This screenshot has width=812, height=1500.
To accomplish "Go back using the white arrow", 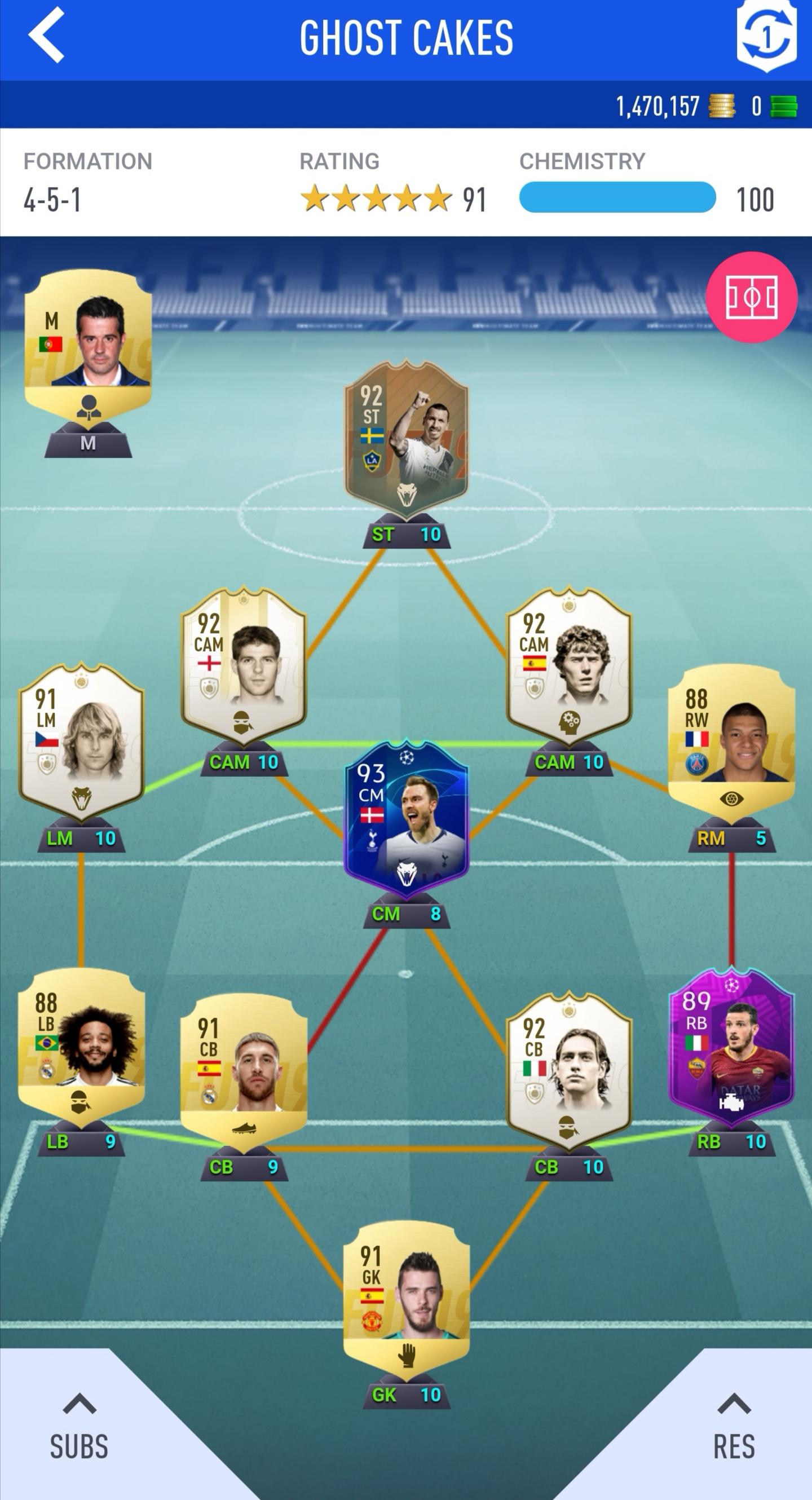I will (47, 36).
